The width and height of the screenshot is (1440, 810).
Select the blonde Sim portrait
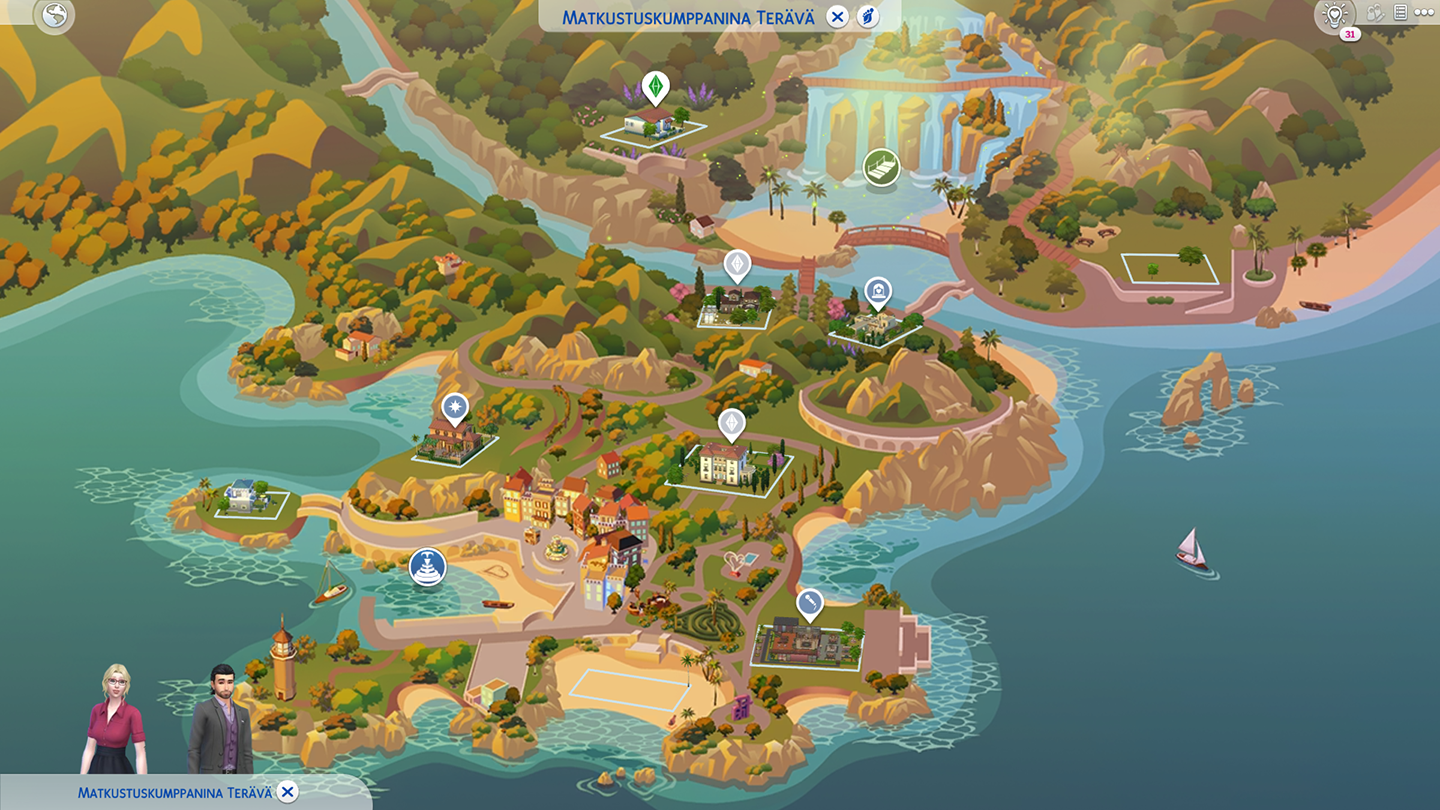(113, 718)
